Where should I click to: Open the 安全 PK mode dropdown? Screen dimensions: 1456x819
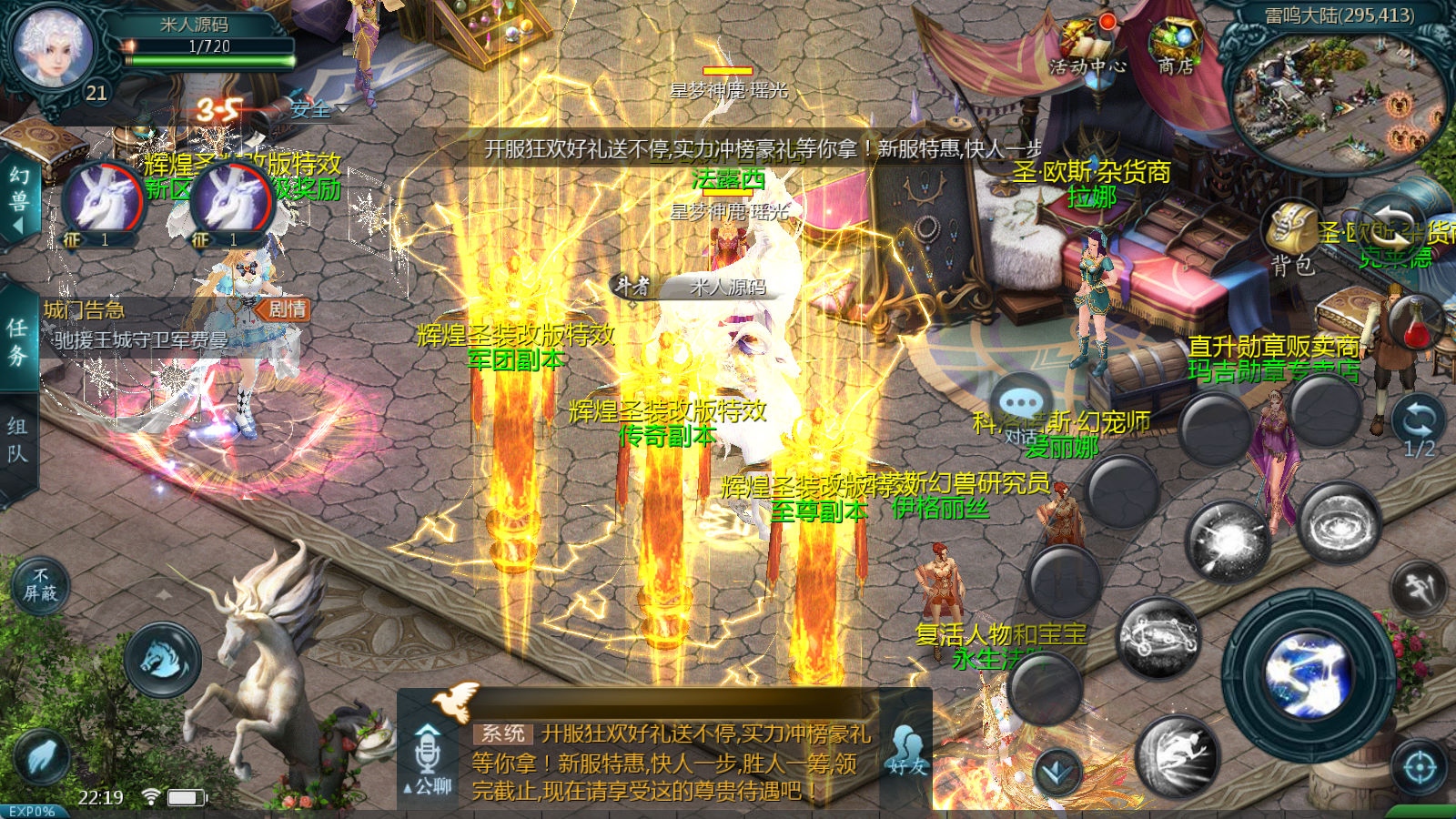(318, 109)
